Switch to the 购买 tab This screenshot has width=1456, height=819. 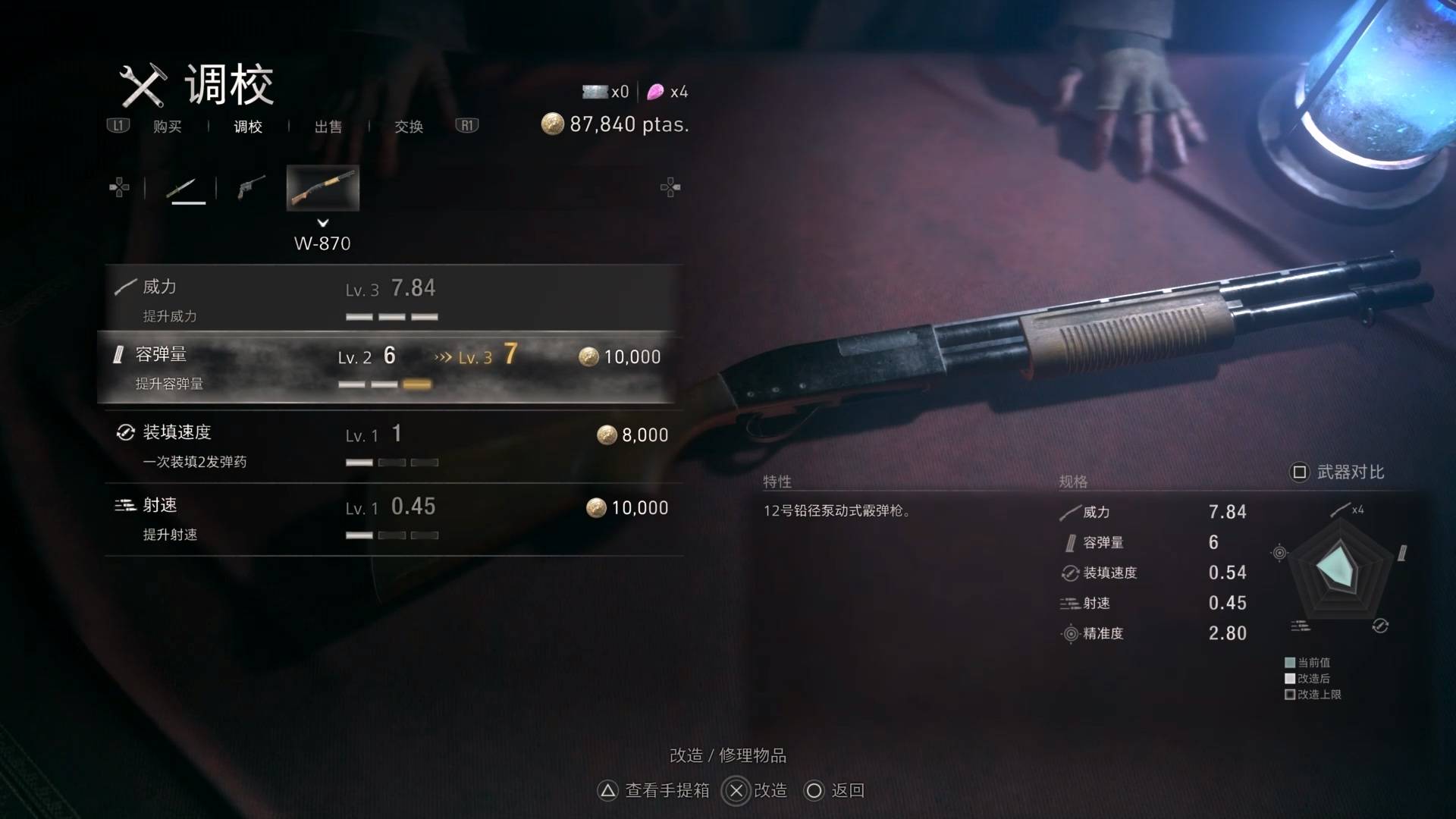pos(167,127)
